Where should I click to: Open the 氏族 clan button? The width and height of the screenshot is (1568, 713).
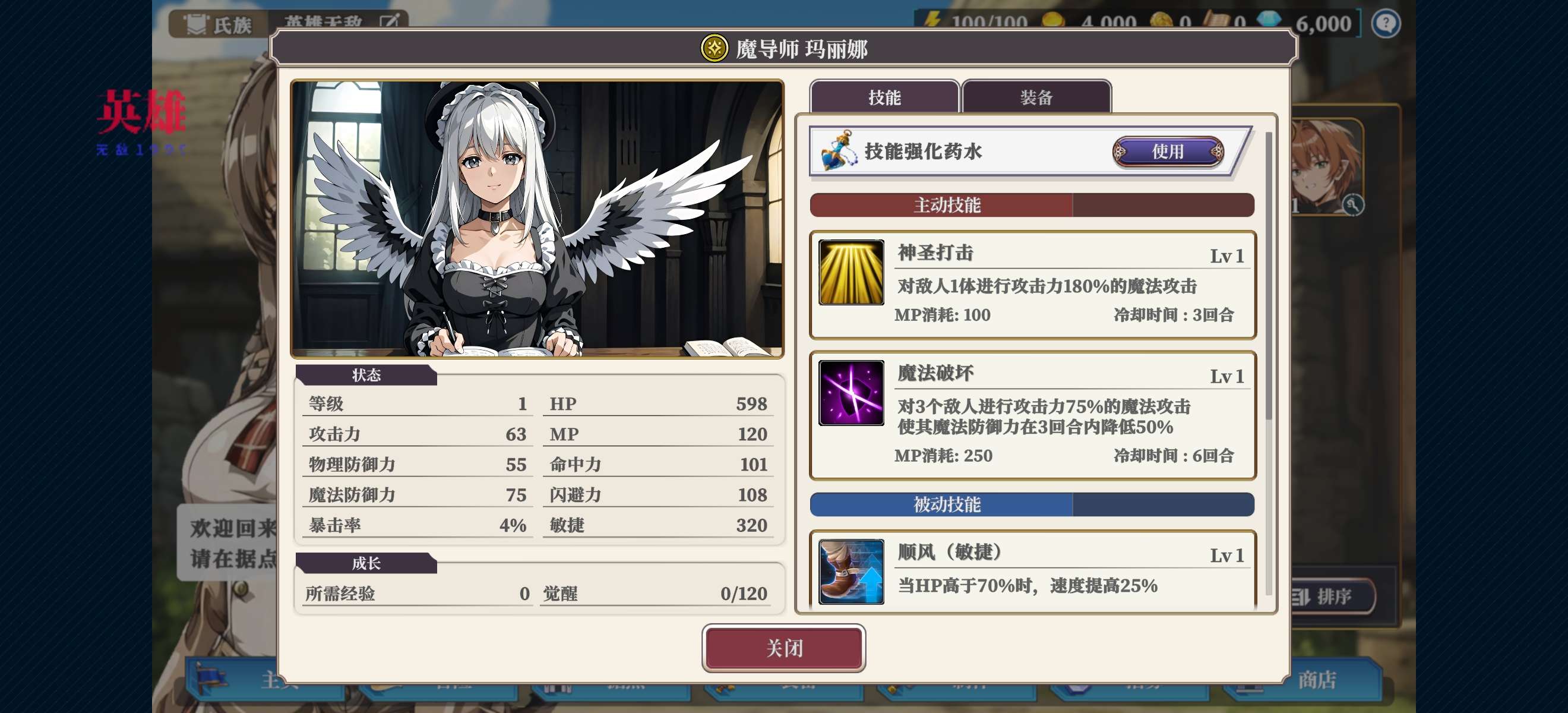click(219, 25)
